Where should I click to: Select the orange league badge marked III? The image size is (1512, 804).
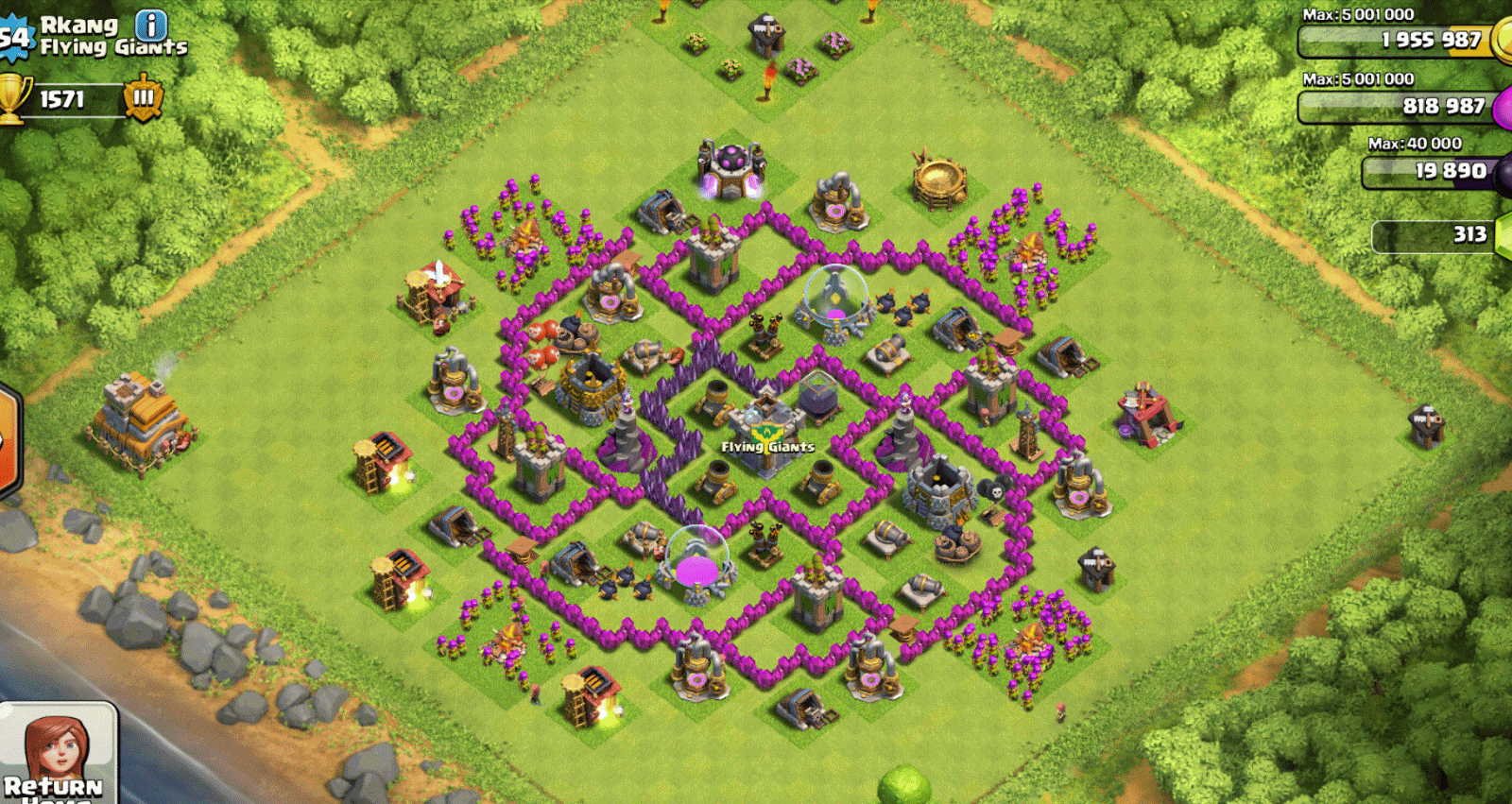point(140,96)
